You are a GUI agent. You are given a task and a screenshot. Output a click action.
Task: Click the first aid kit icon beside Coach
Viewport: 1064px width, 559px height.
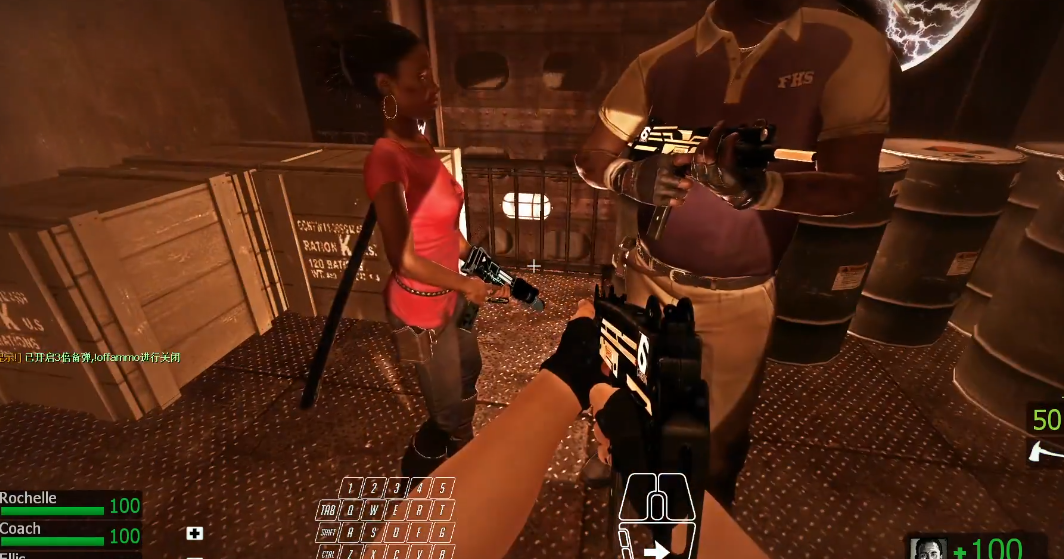tap(195, 534)
